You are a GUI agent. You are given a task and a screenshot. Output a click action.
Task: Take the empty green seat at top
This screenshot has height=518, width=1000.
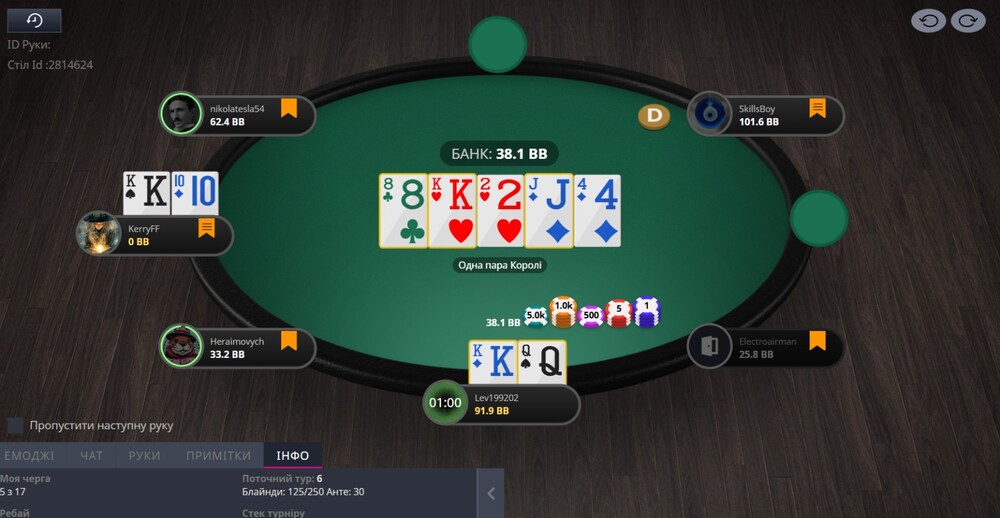coord(498,45)
